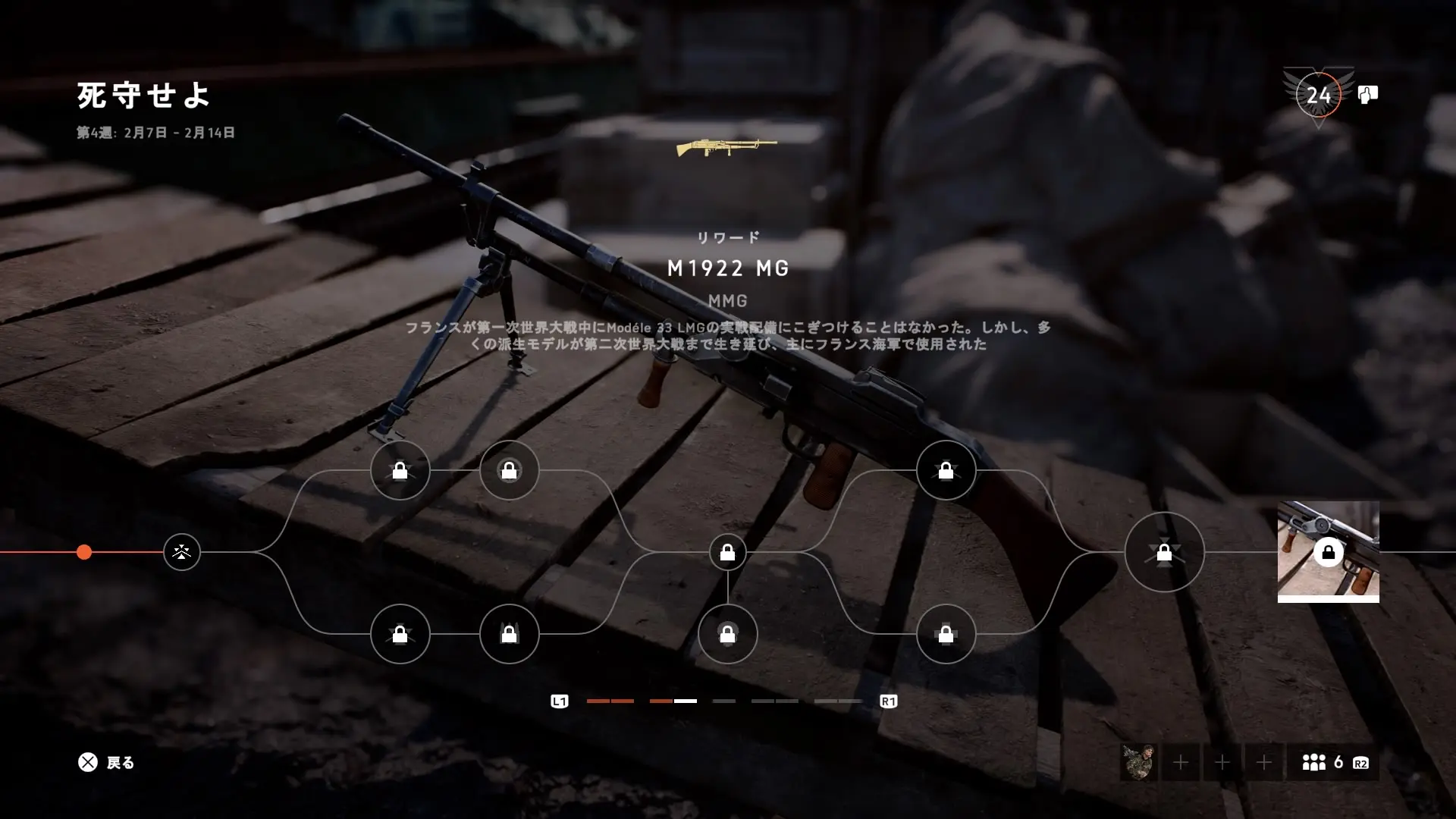Screen dimensions: 1456x819
Task: Click the squad members icon showing 6 players
Action: coord(1315,762)
